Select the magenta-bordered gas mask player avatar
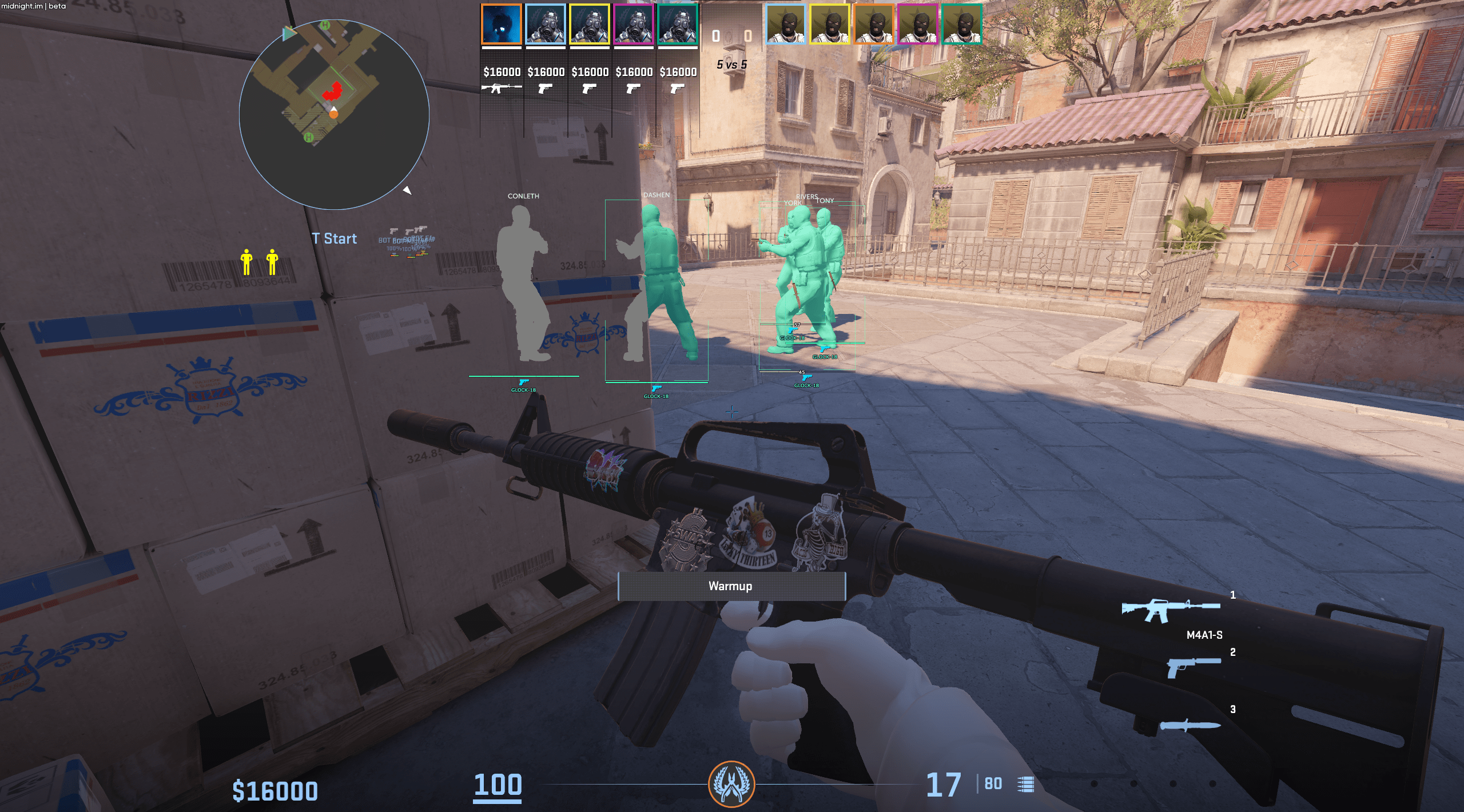Viewport: 1464px width, 812px height. point(634,25)
